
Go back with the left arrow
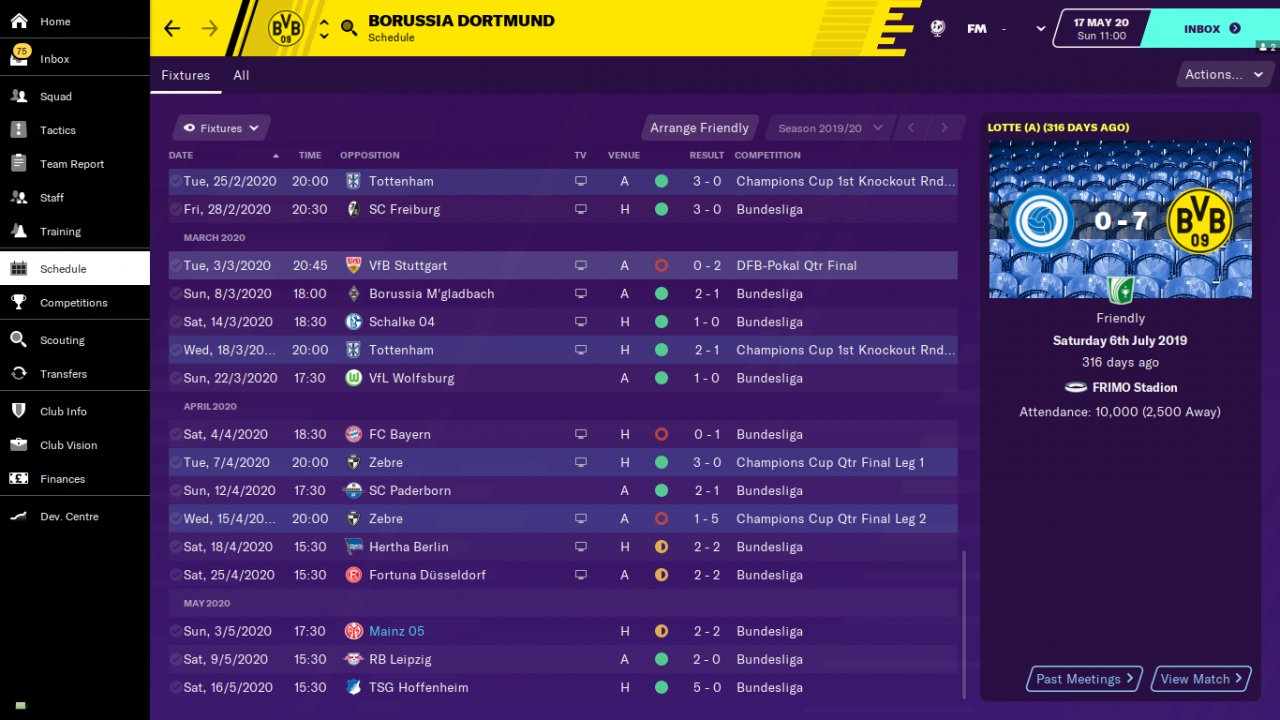pyautogui.click(x=172, y=28)
